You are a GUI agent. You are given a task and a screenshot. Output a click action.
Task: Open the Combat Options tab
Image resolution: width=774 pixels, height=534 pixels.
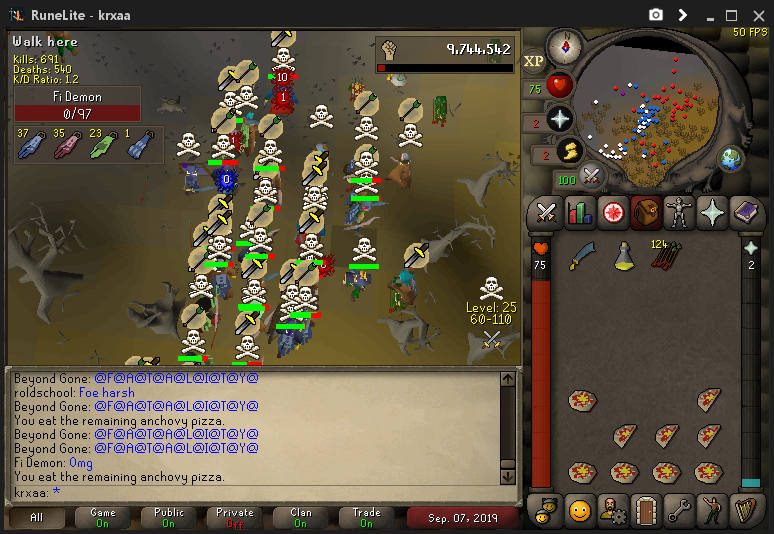pos(546,212)
